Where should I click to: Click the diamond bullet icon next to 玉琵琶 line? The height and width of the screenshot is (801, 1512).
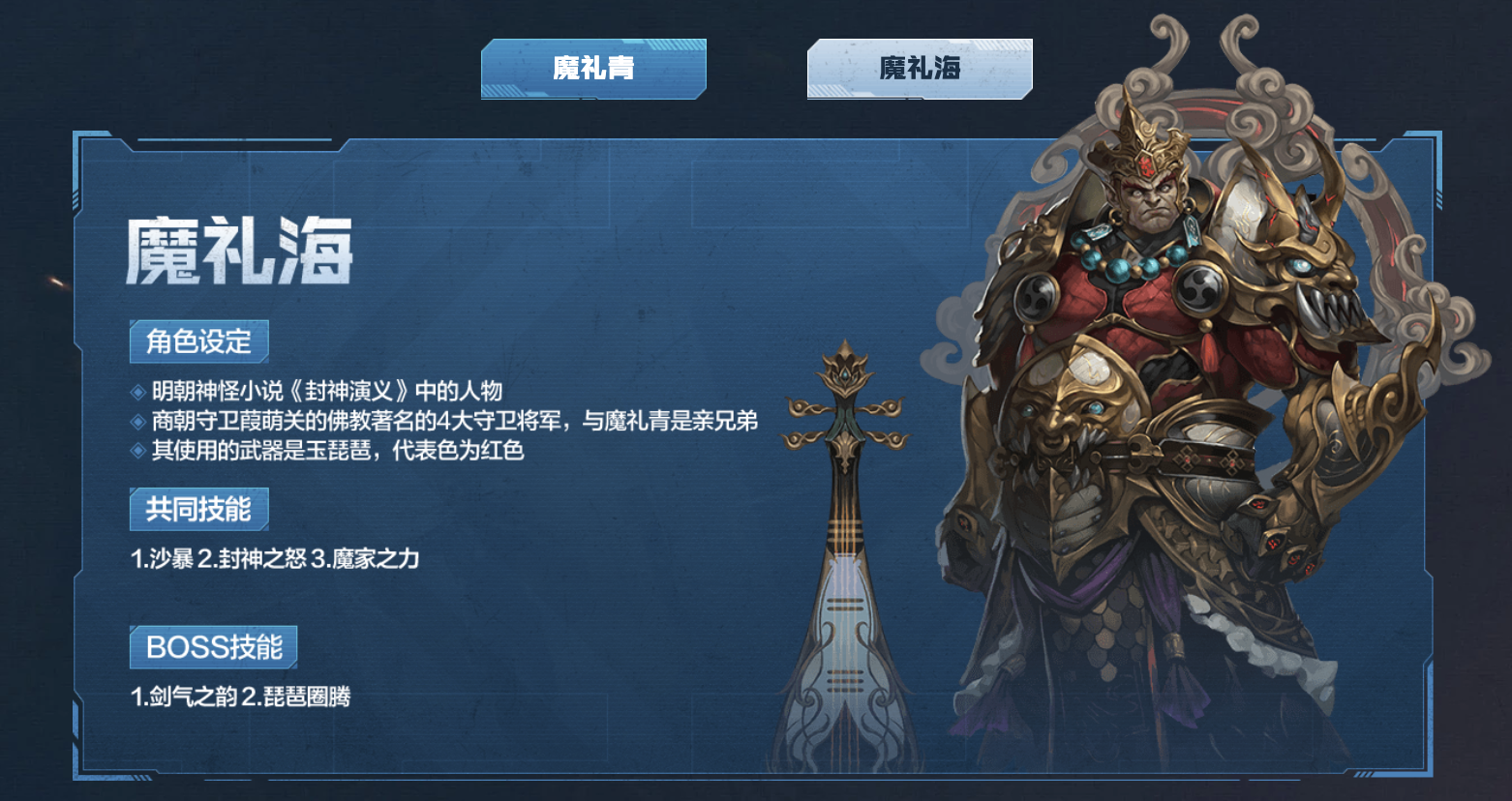coord(137,450)
